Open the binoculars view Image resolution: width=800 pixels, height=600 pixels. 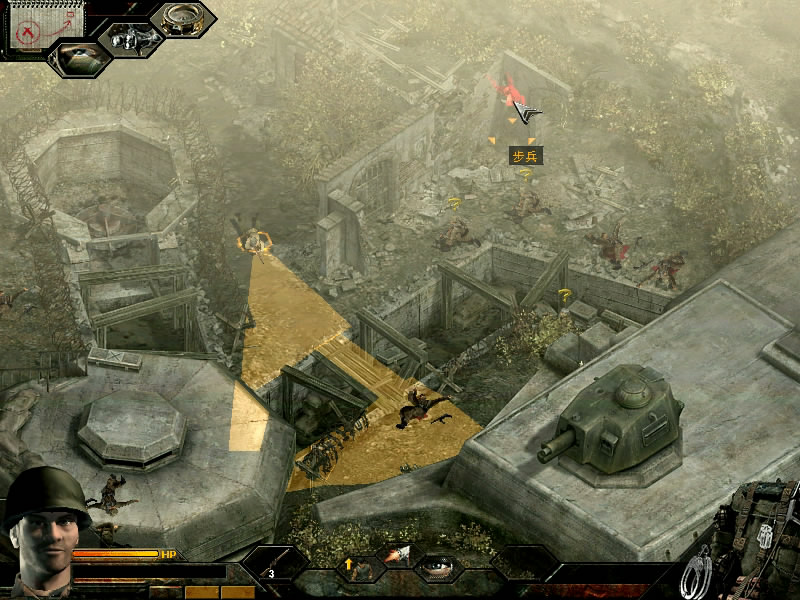[x=131, y=38]
